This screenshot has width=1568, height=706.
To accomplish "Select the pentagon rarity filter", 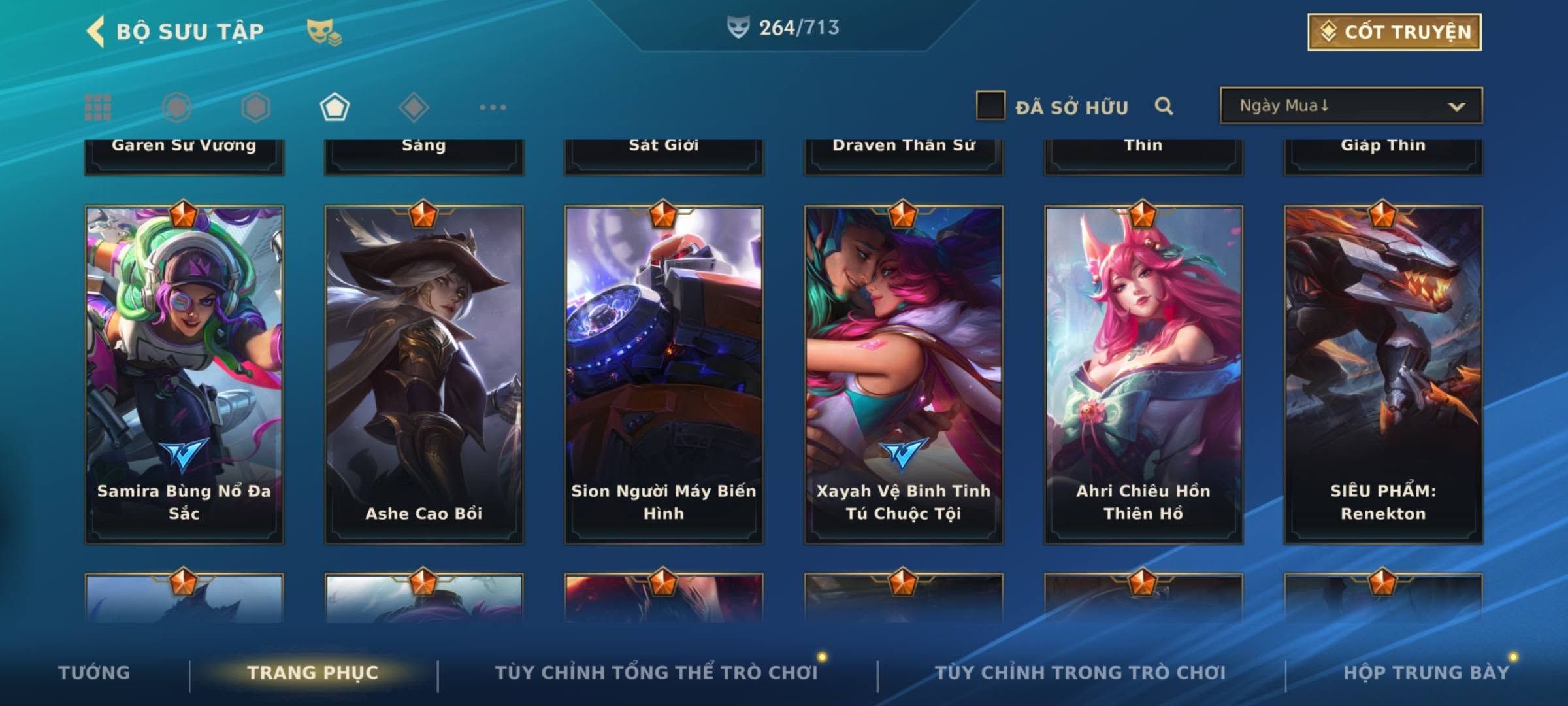I will pyautogui.click(x=335, y=107).
